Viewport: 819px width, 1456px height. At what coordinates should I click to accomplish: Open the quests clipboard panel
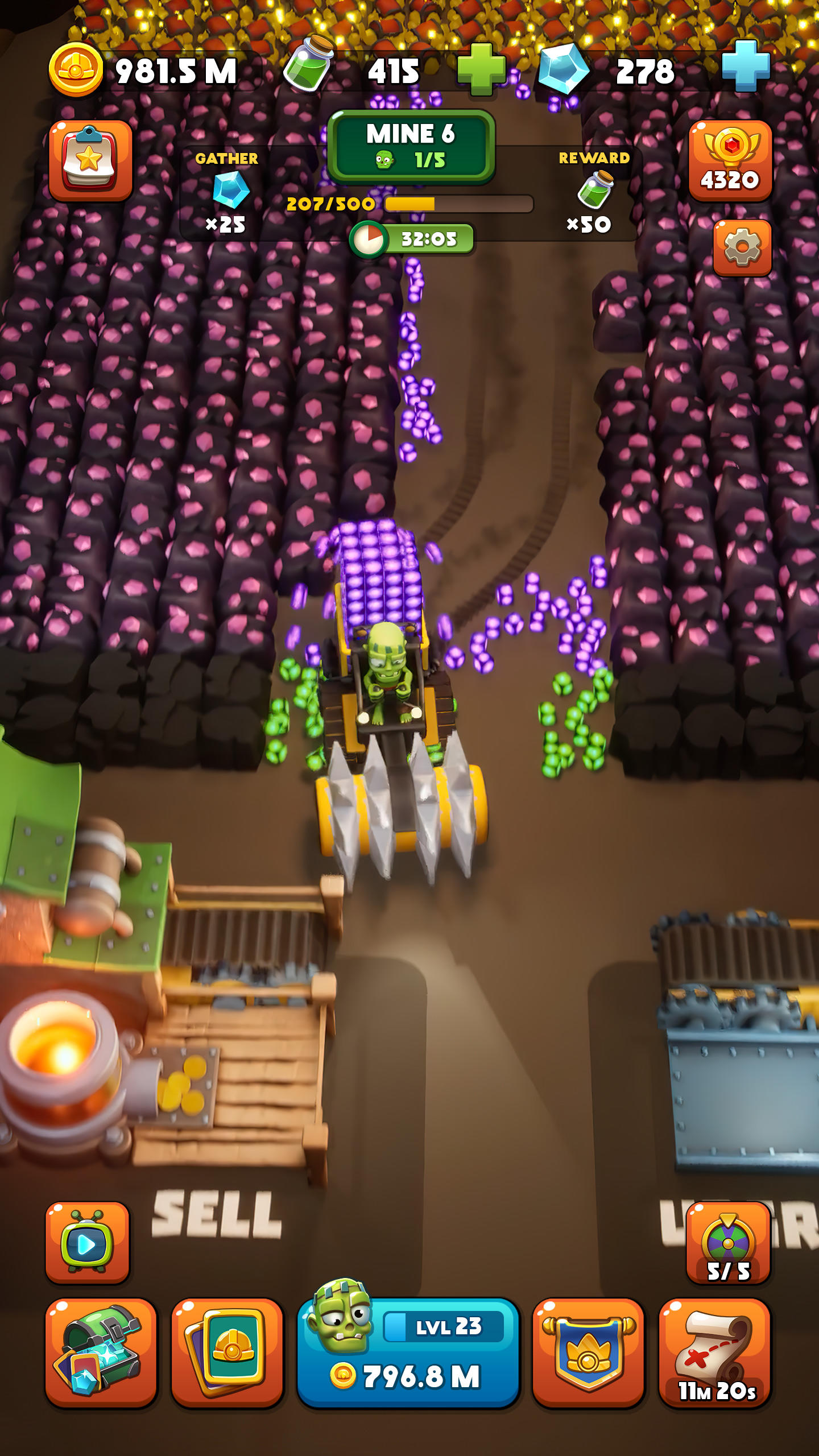click(x=91, y=160)
